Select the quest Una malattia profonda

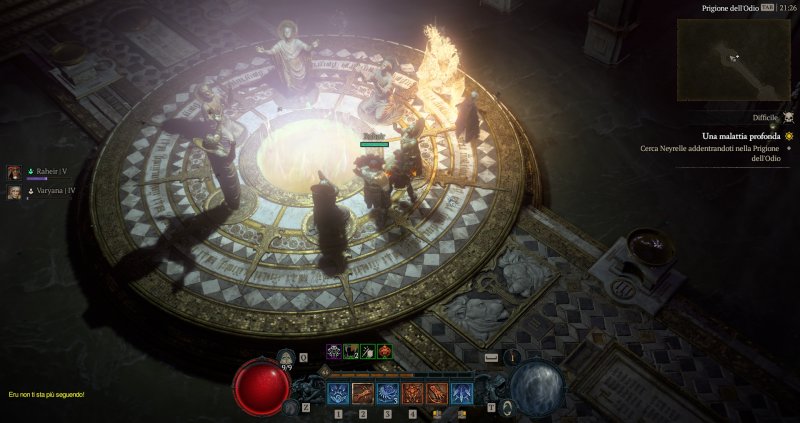tap(735, 135)
